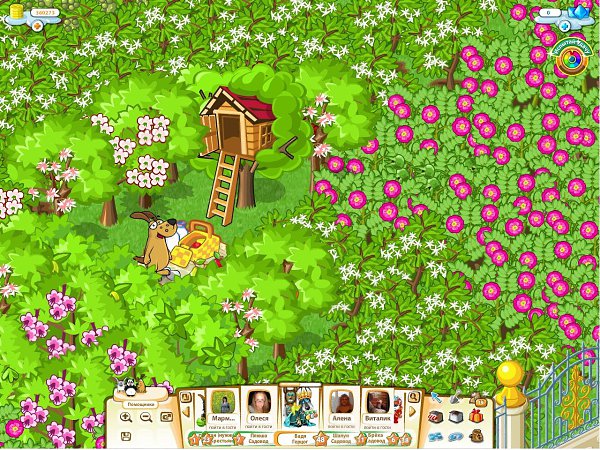The width and height of the screenshot is (600, 450).
Task: Add coins using the plus coin button
Action: click(x=37, y=24)
